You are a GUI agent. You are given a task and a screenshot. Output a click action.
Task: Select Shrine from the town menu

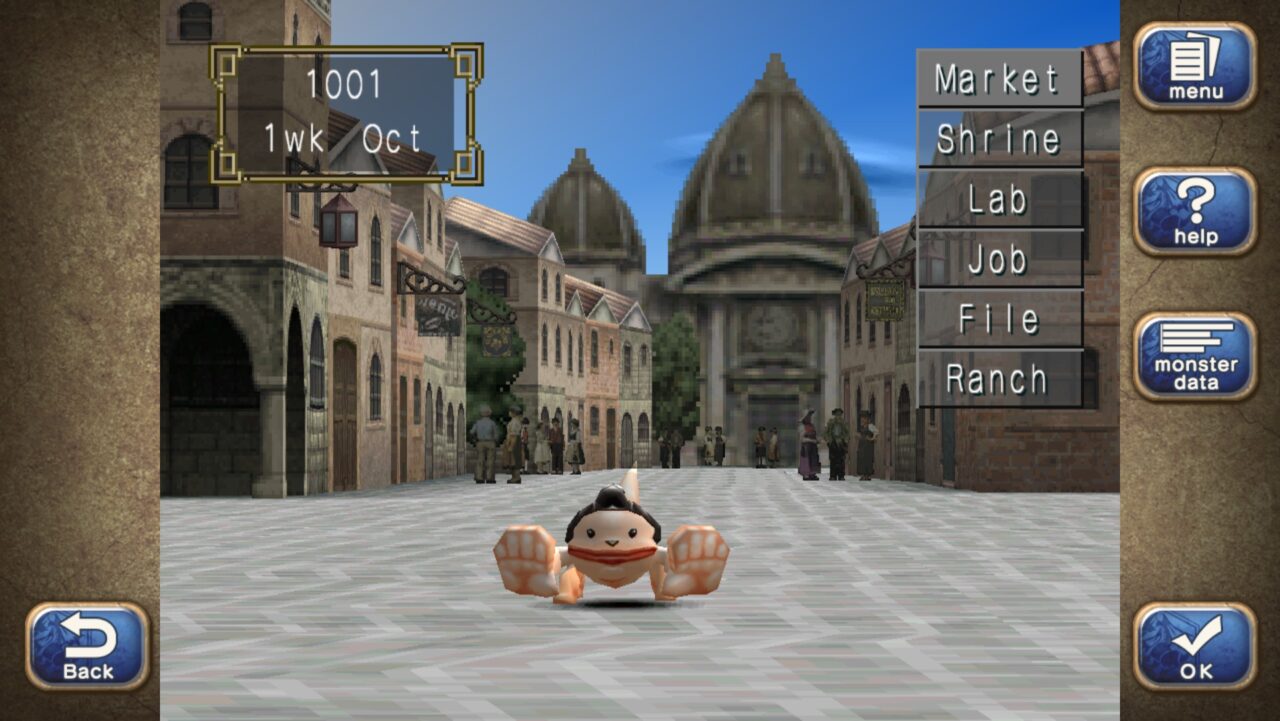[x=999, y=138]
